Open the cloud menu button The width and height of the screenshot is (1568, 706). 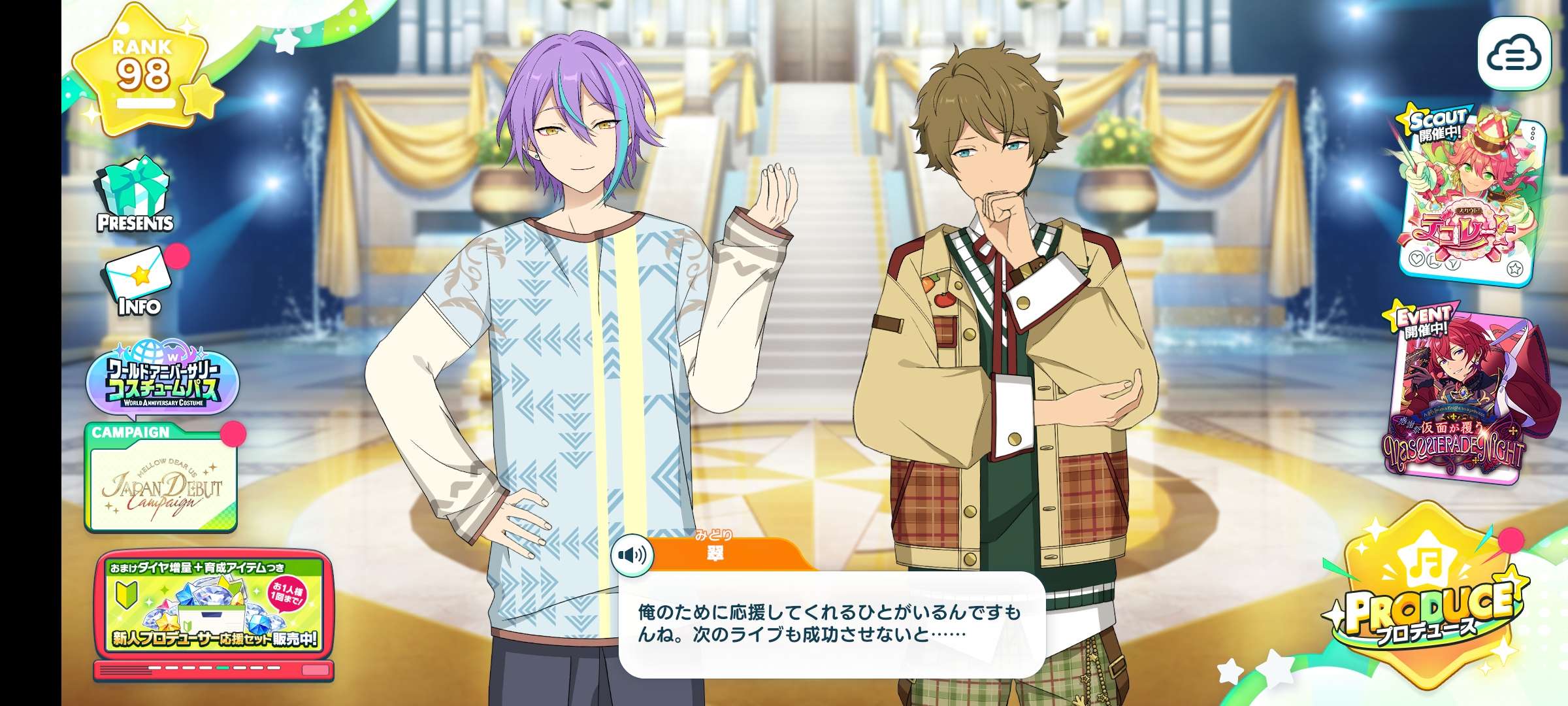[x=1513, y=54]
